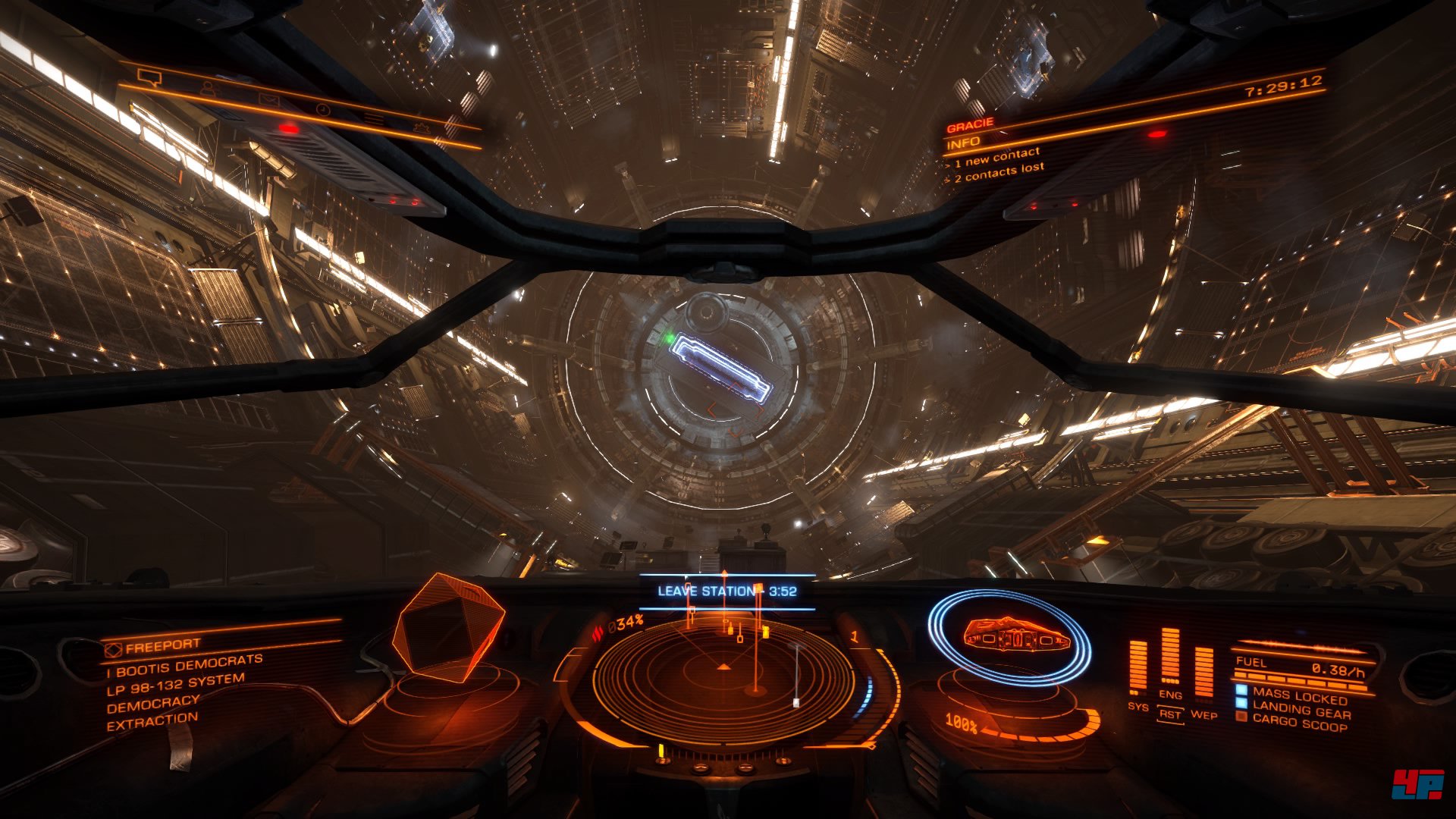
Task: Click the station target hologram
Action: (x=447, y=628)
